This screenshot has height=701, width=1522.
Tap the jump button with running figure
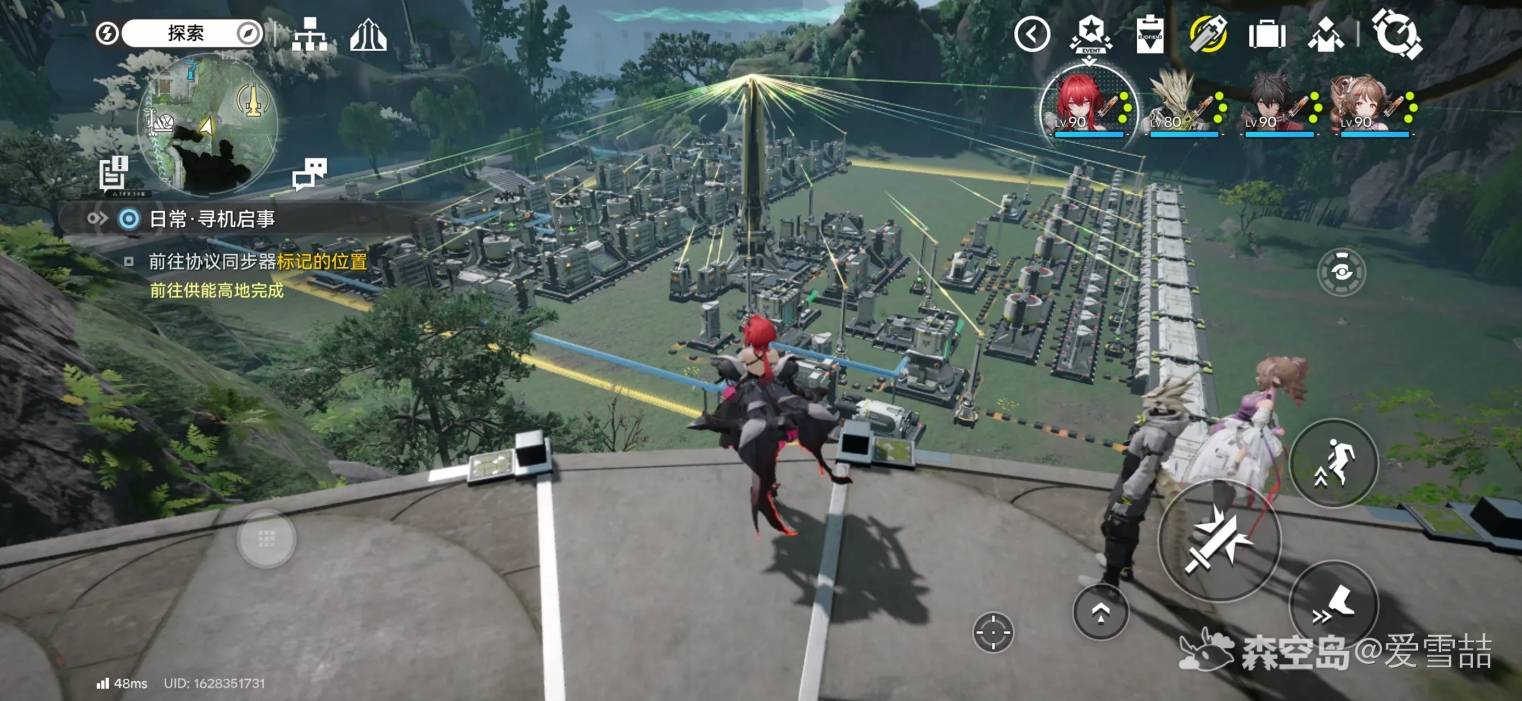click(1333, 463)
